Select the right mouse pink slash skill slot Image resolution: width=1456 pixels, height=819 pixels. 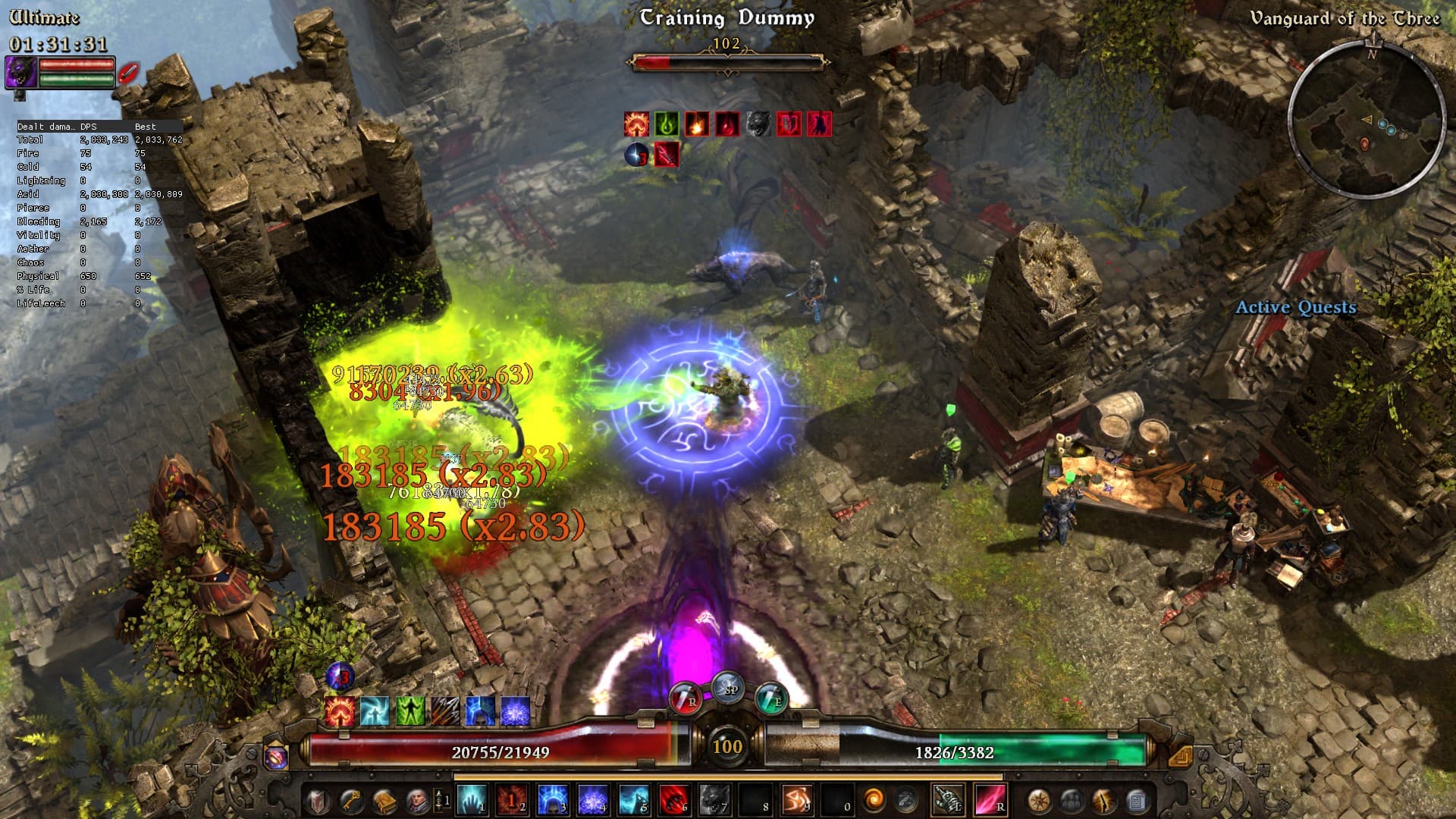click(x=990, y=800)
